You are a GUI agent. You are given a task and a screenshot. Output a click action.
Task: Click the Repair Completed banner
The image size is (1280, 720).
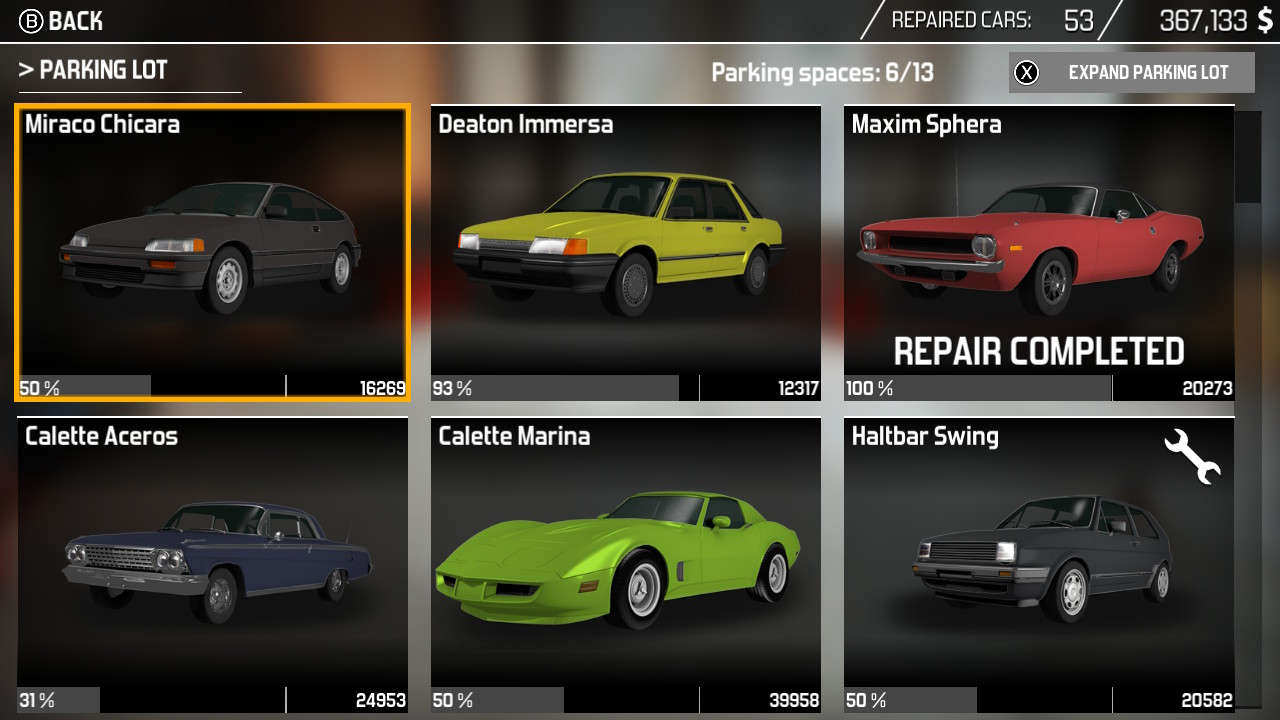pyautogui.click(x=1040, y=351)
